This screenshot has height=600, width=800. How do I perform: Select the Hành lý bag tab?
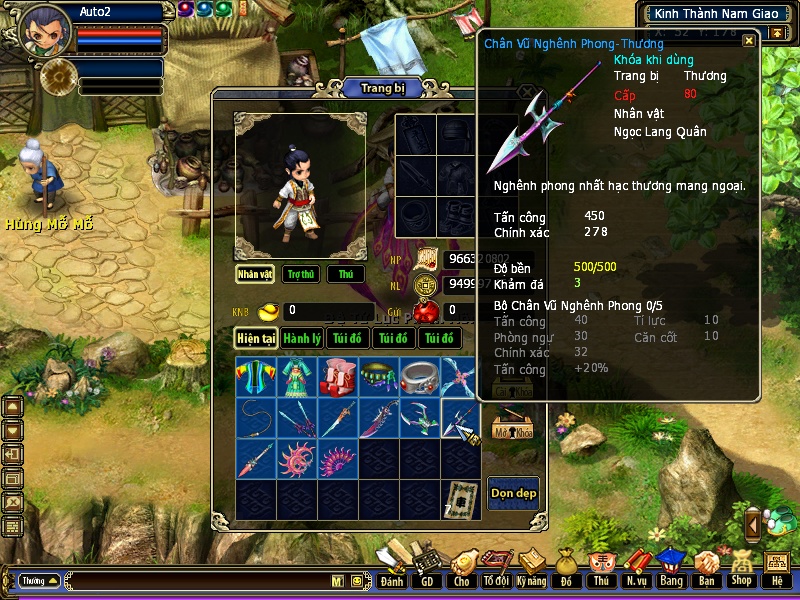301,339
